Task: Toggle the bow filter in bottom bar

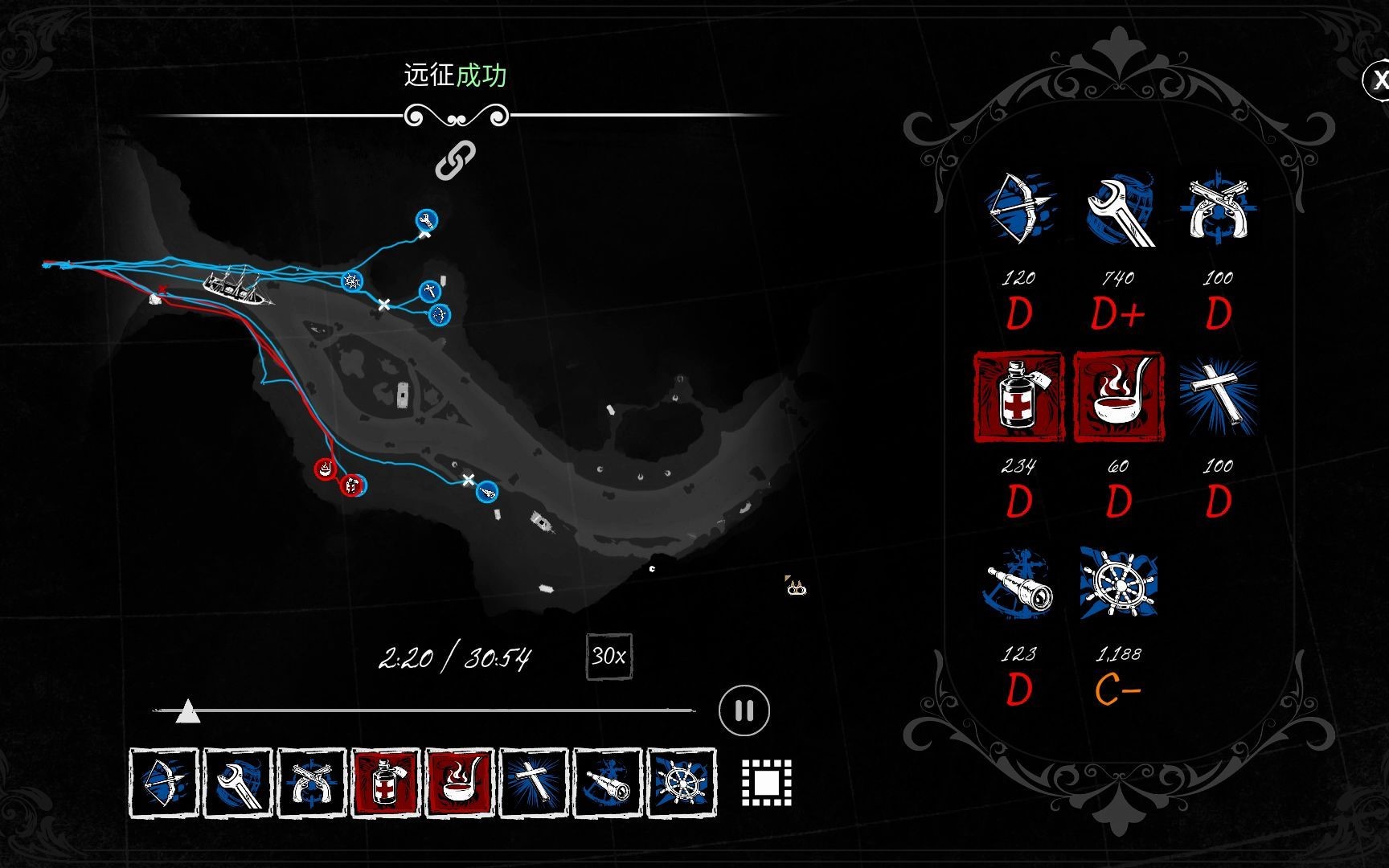Action: (163, 783)
